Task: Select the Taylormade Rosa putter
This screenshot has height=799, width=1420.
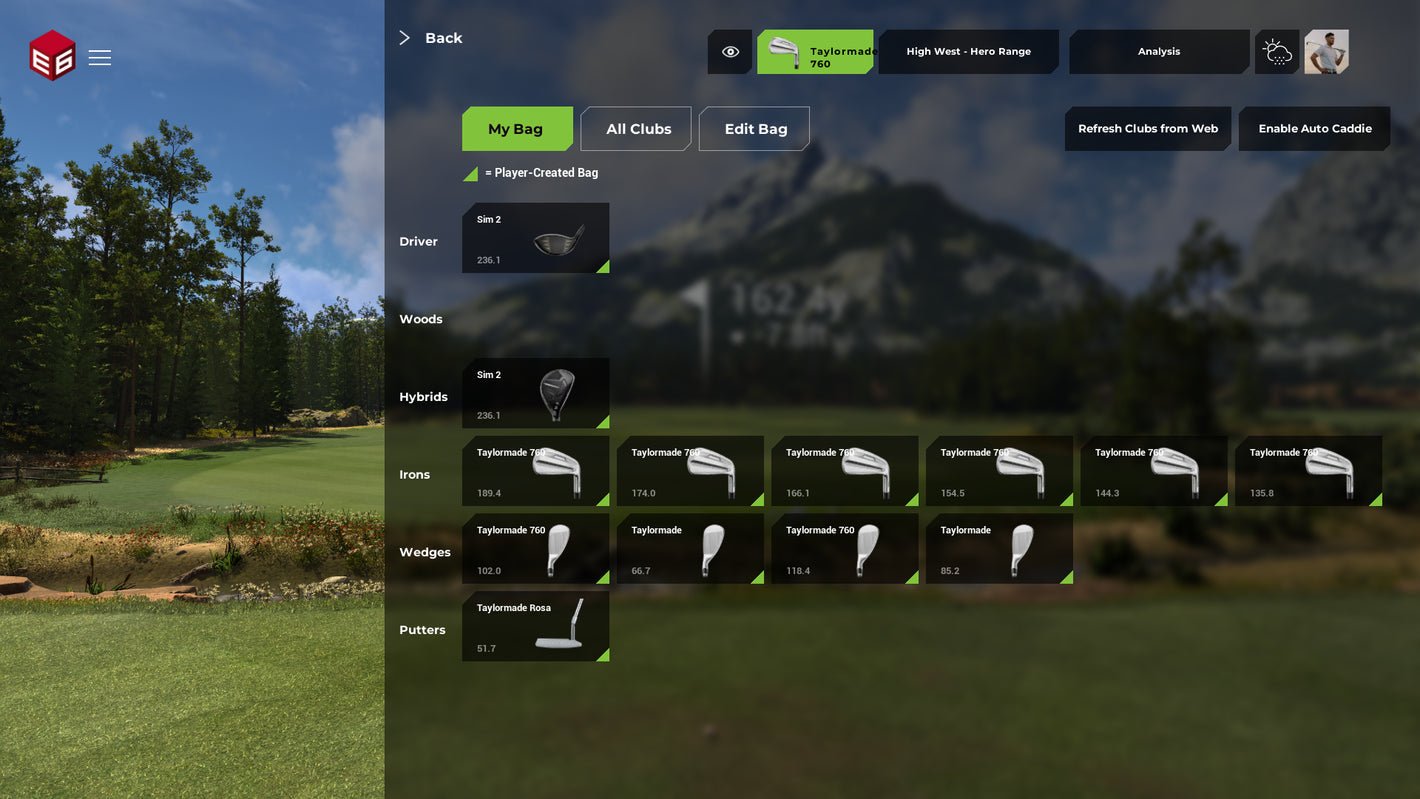Action: (x=535, y=626)
